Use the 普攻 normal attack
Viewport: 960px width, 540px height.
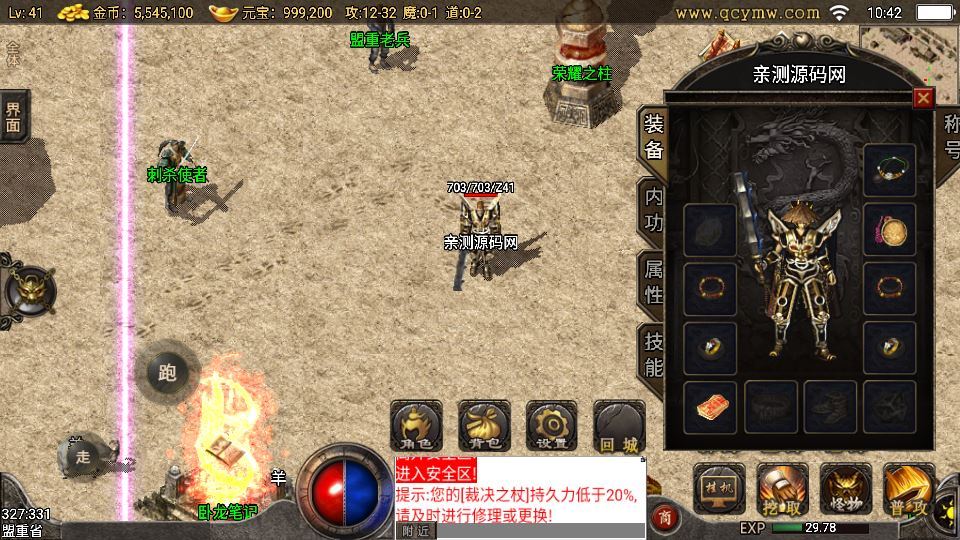point(908,489)
